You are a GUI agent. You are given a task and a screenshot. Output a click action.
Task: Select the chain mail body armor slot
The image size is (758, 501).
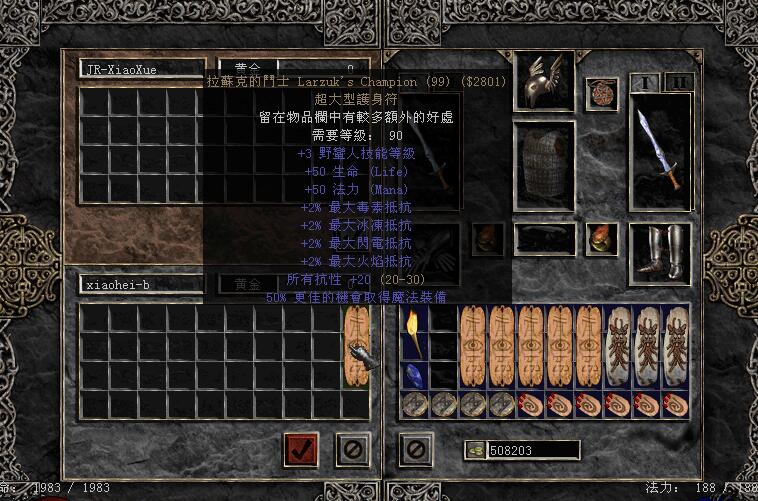(543, 166)
